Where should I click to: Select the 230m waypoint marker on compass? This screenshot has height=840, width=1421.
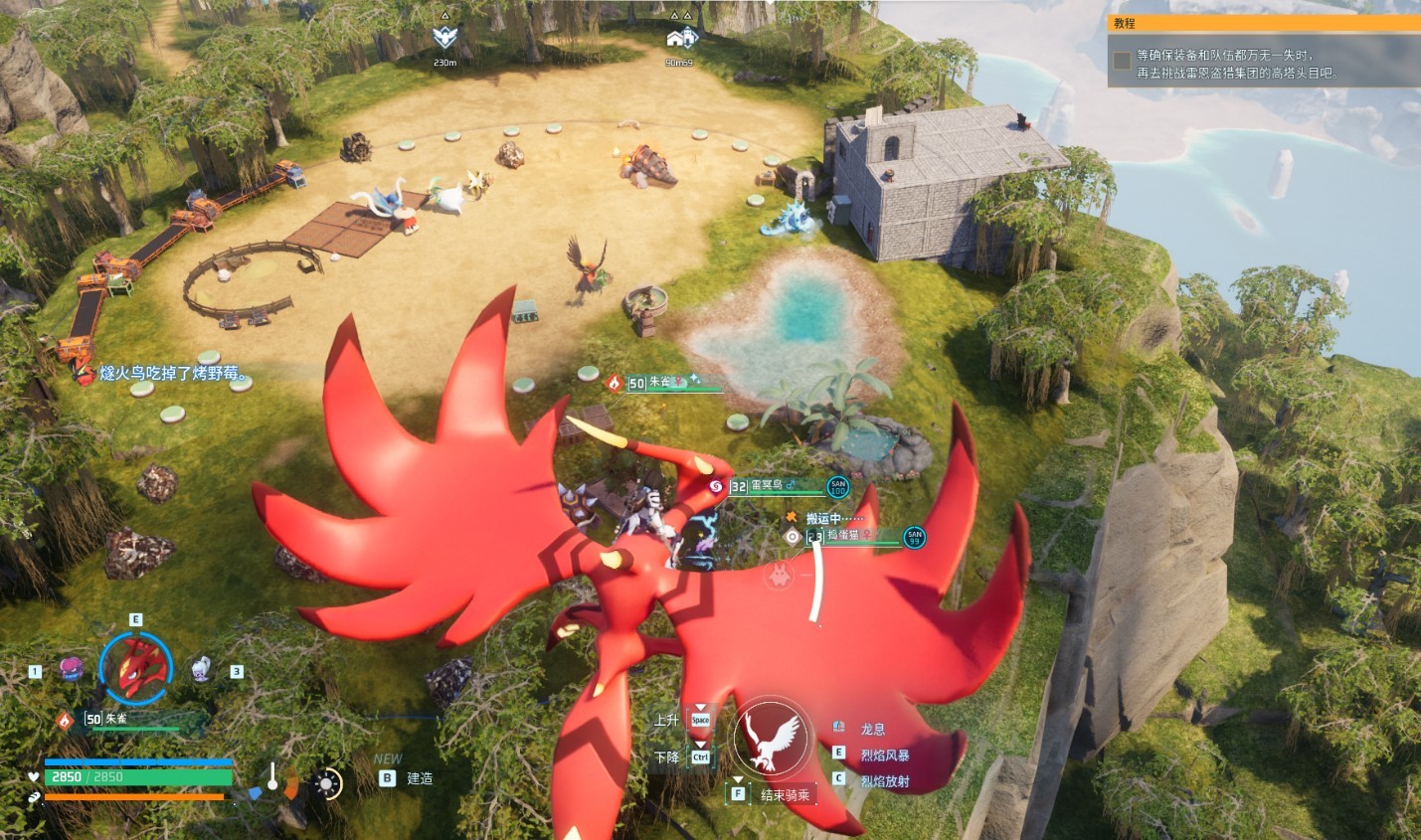(x=444, y=38)
